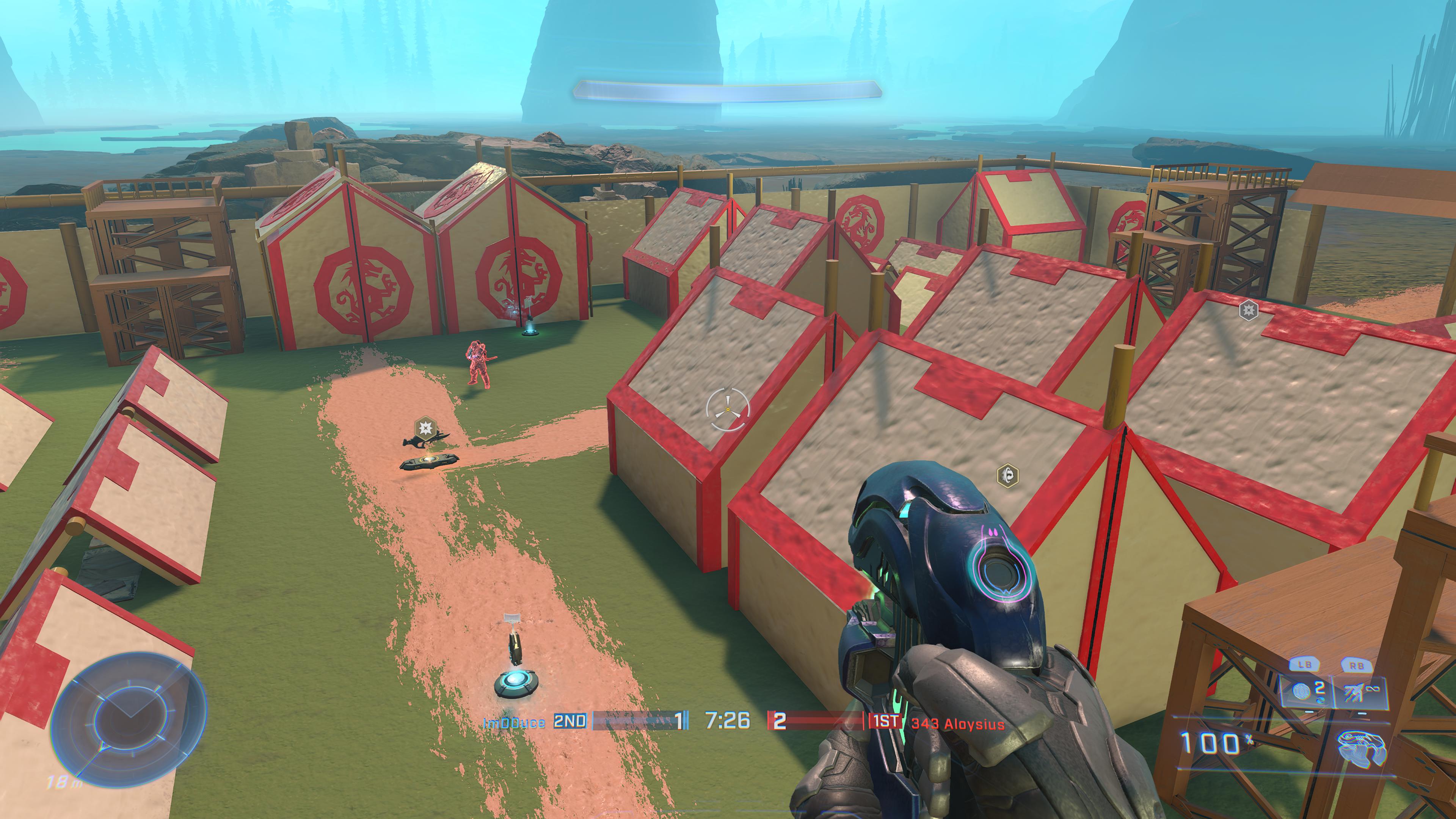
Task: Click the equipment pickup hexagon marker
Action: tap(1007, 475)
